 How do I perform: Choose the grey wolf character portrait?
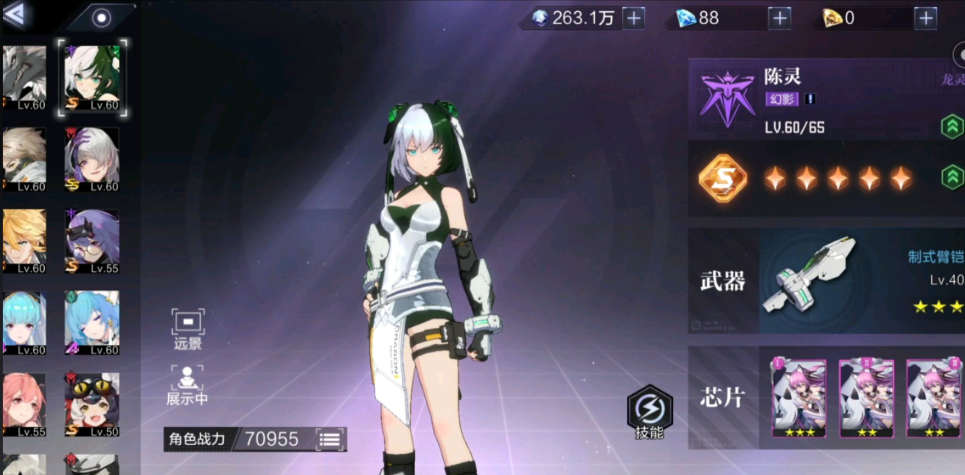(24, 77)
